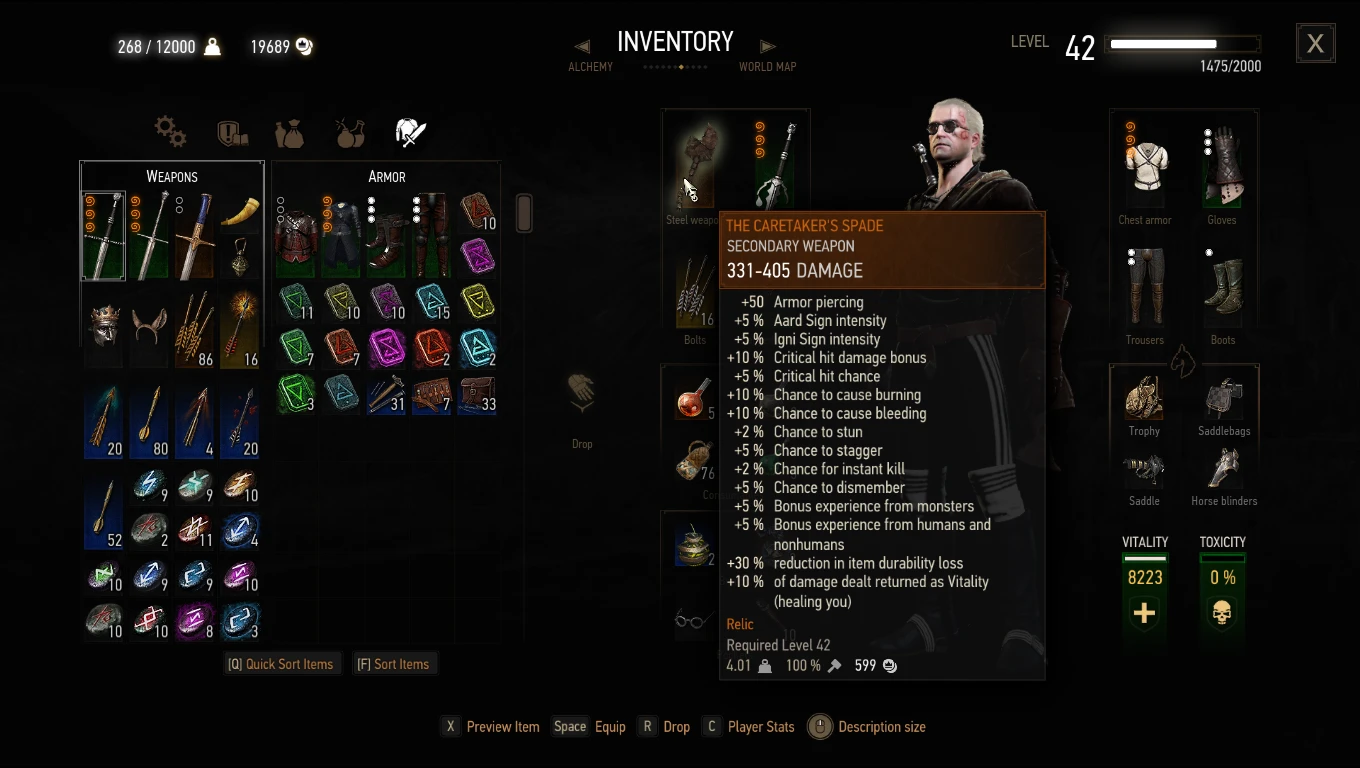Click the level experience progress bar

[1182, 43]
